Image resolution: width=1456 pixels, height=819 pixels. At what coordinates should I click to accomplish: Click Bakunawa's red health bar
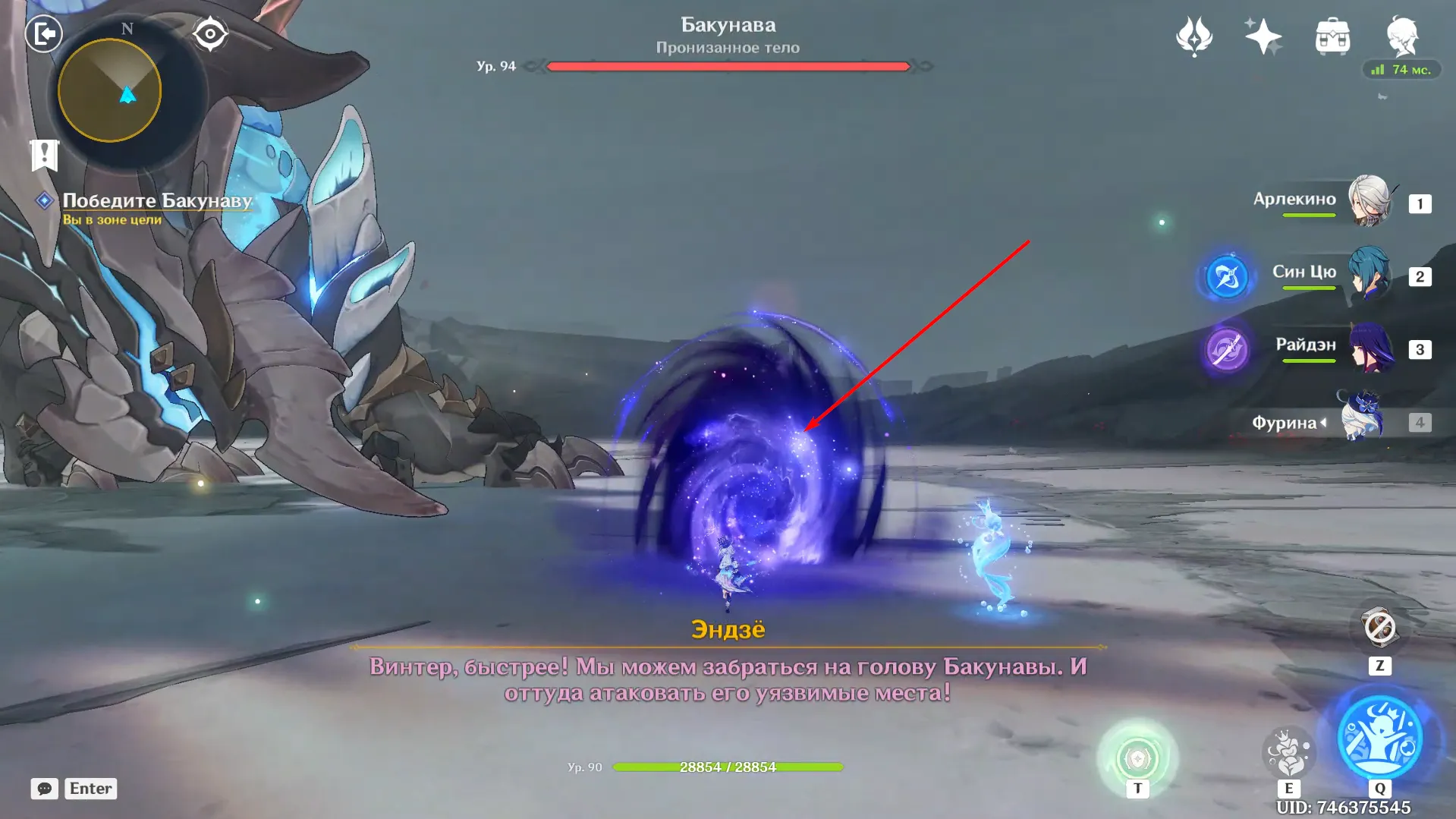[x=727, y=66]
